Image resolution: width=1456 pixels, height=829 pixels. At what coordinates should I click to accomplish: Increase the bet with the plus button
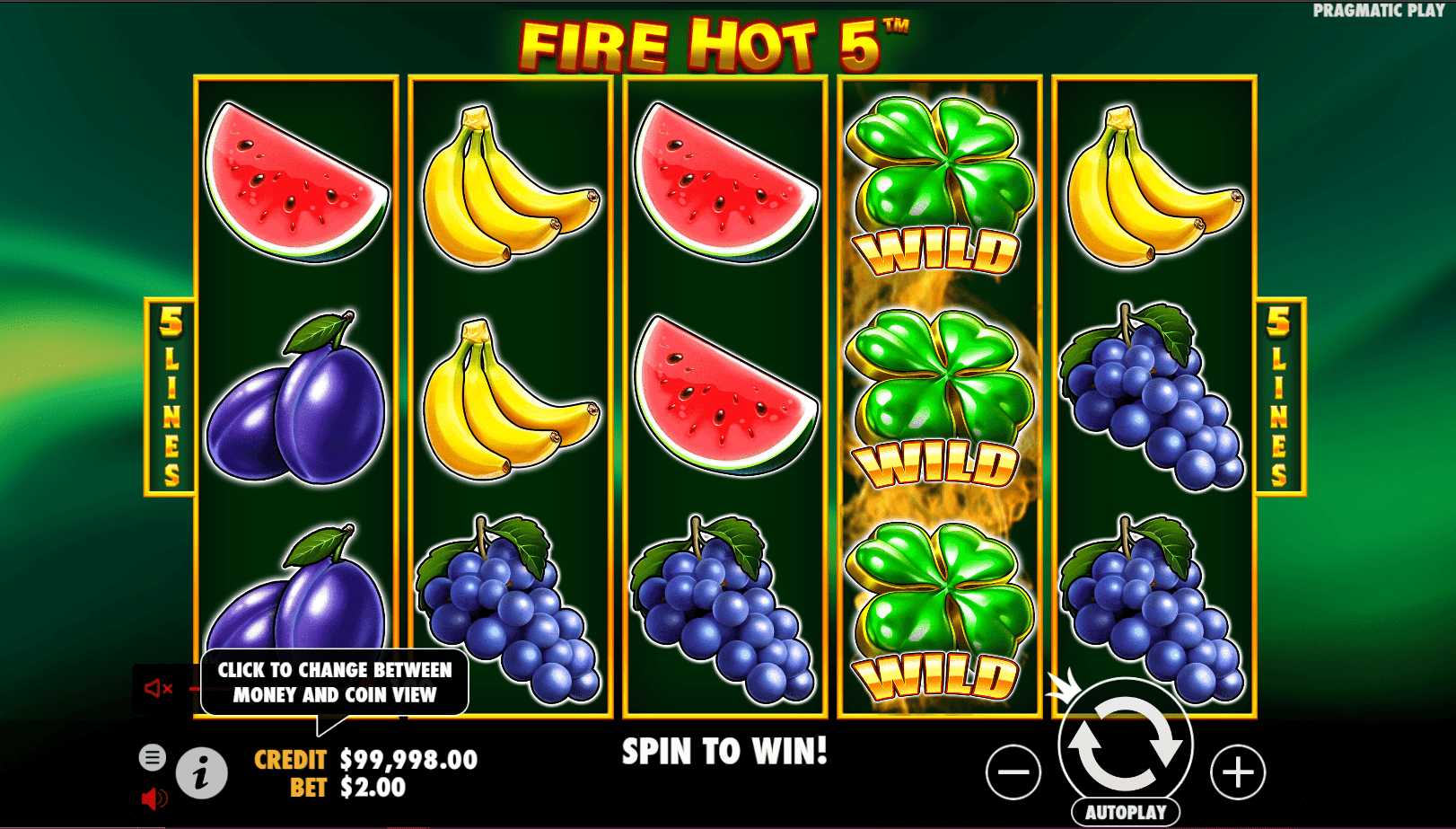(1238, 772)
